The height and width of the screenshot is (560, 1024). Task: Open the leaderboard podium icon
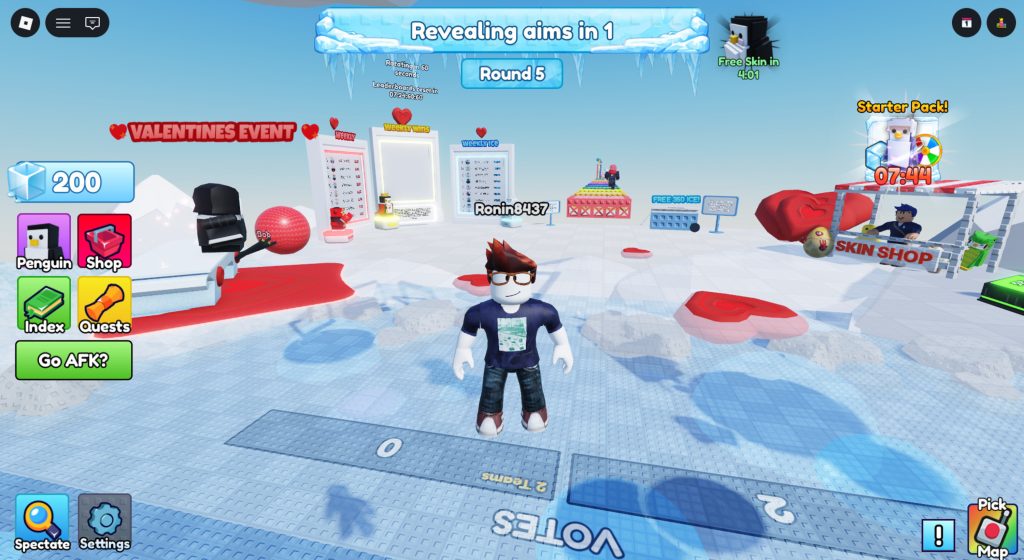pyautogui.click(x=1000, y=22)
